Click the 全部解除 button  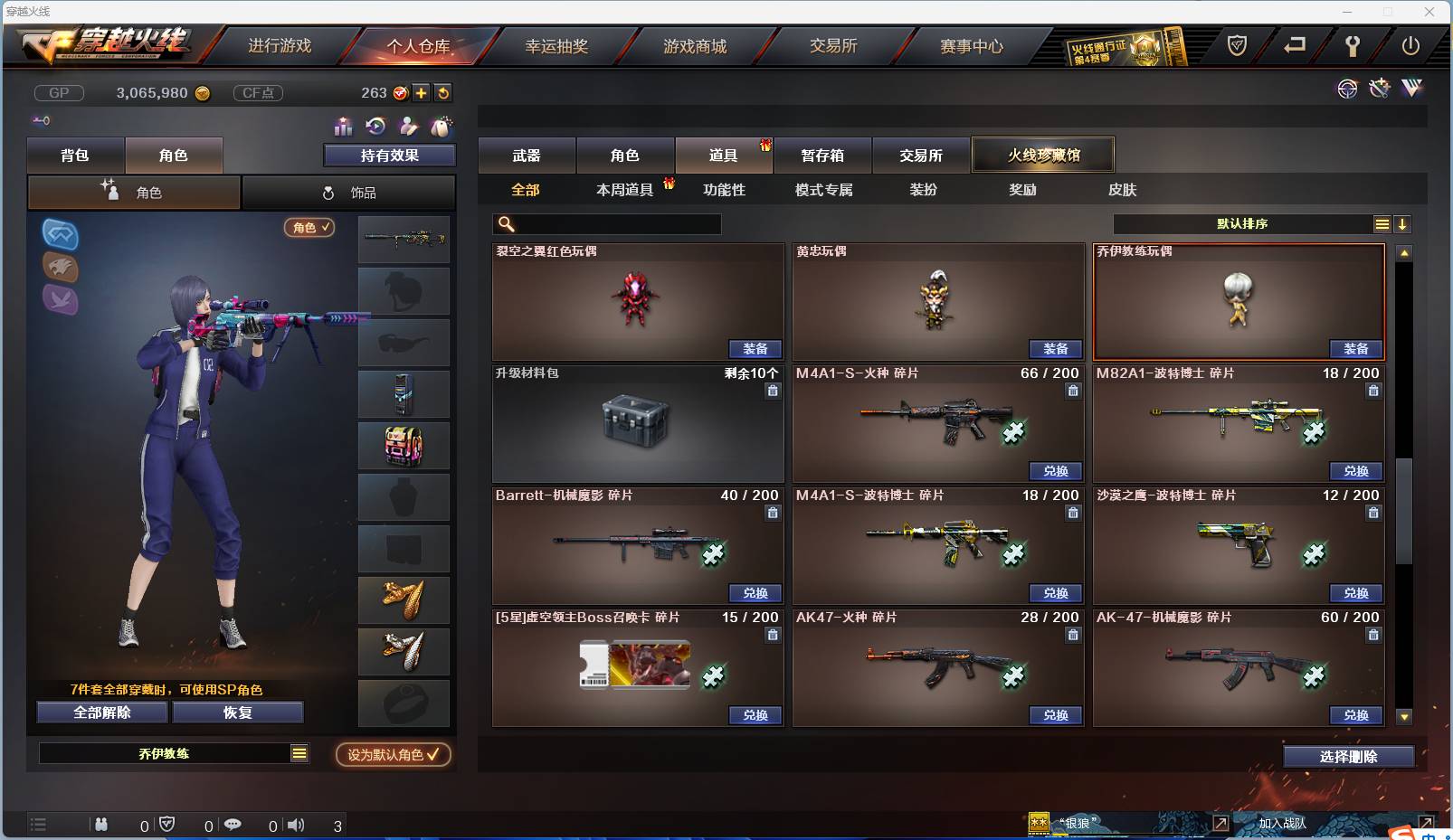pyautogui.click(x=100, y=713)
